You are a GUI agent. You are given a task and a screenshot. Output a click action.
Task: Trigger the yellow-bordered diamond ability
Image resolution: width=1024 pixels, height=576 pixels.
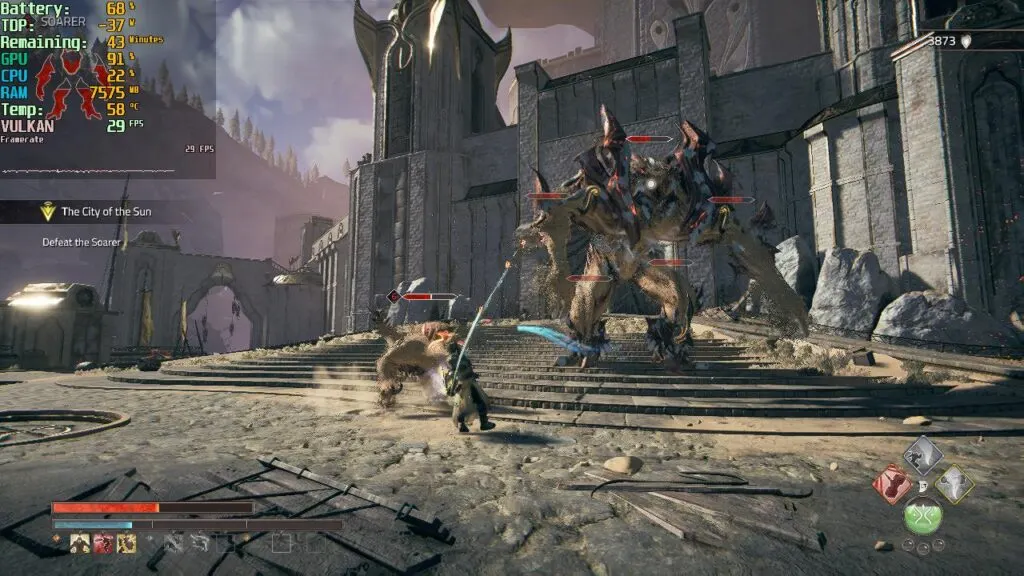[x=954, y=485]
